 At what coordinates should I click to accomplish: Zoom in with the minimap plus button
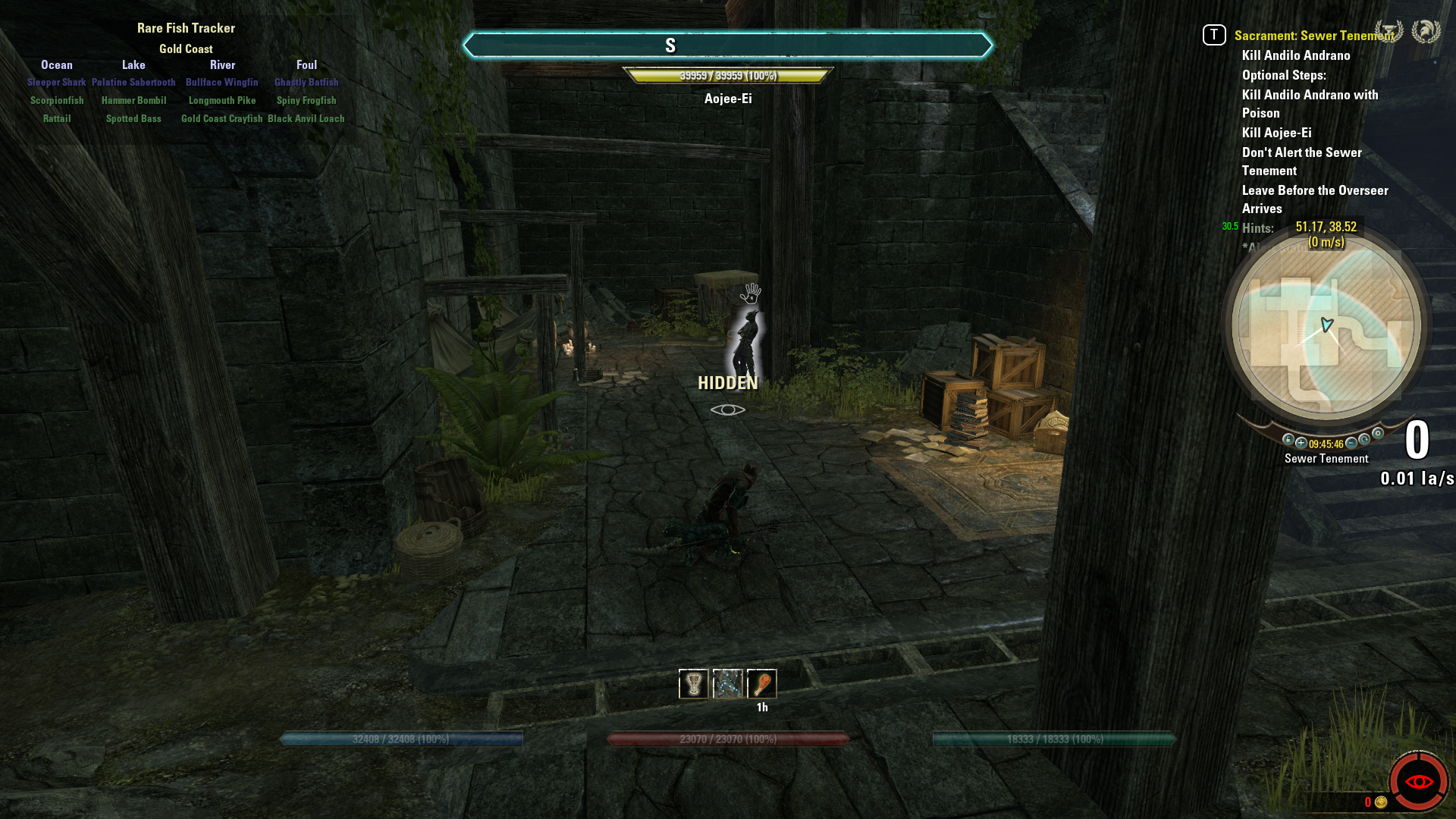pyautogui.click(x=1301, y=444)
